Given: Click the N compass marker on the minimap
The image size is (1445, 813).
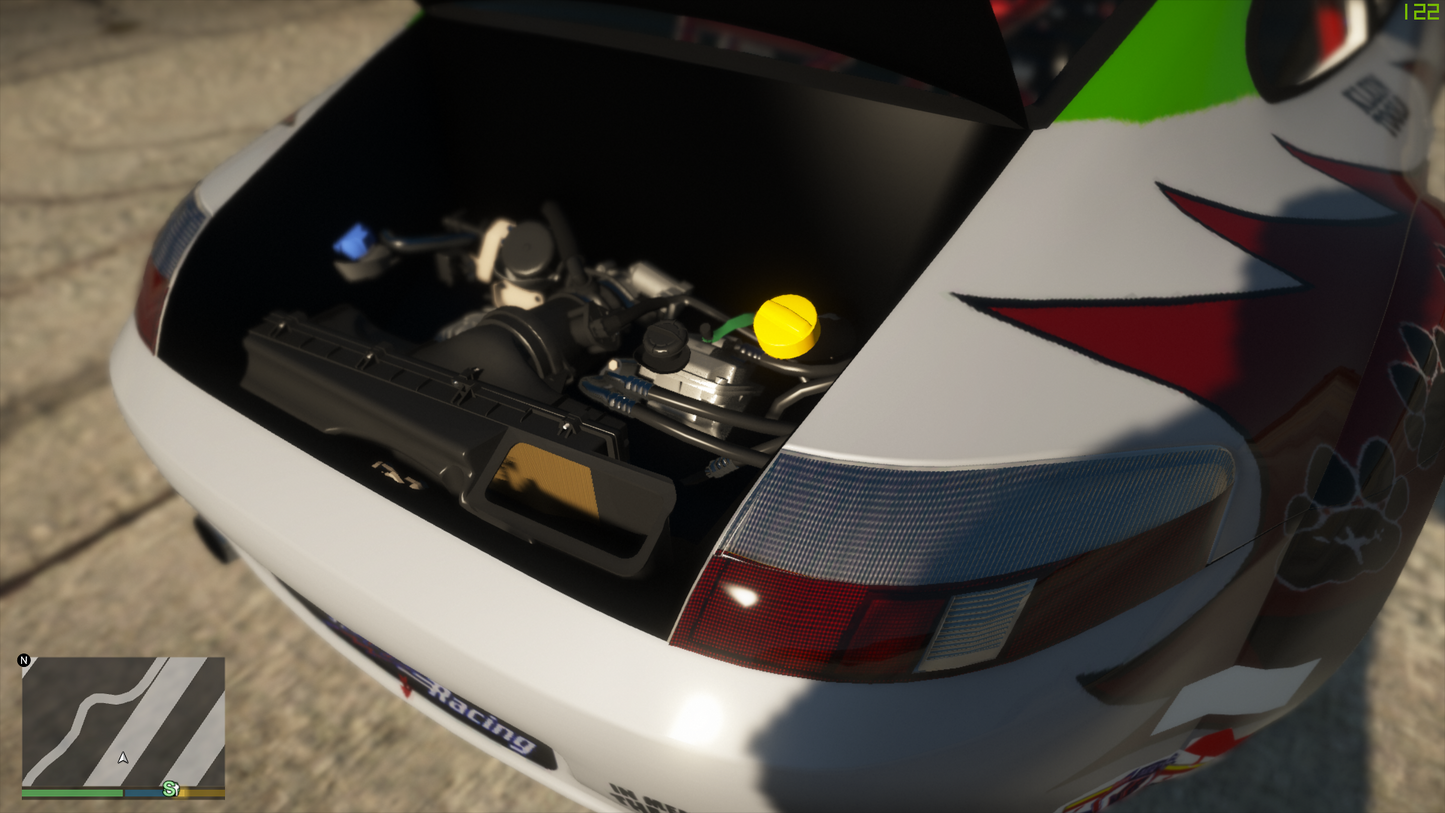Looking at the screenshot, I should pyautogui.click(x=23, y=660).
